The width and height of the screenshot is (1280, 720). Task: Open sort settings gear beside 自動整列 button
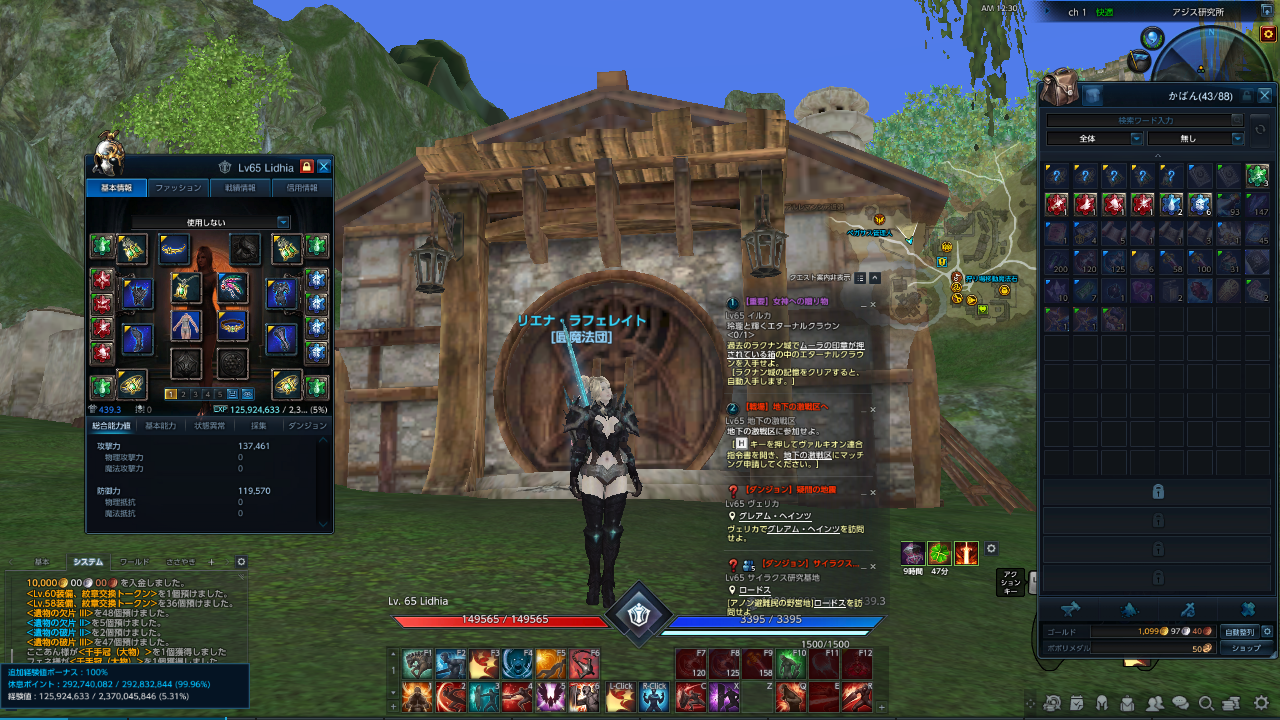click(1267, 632)
